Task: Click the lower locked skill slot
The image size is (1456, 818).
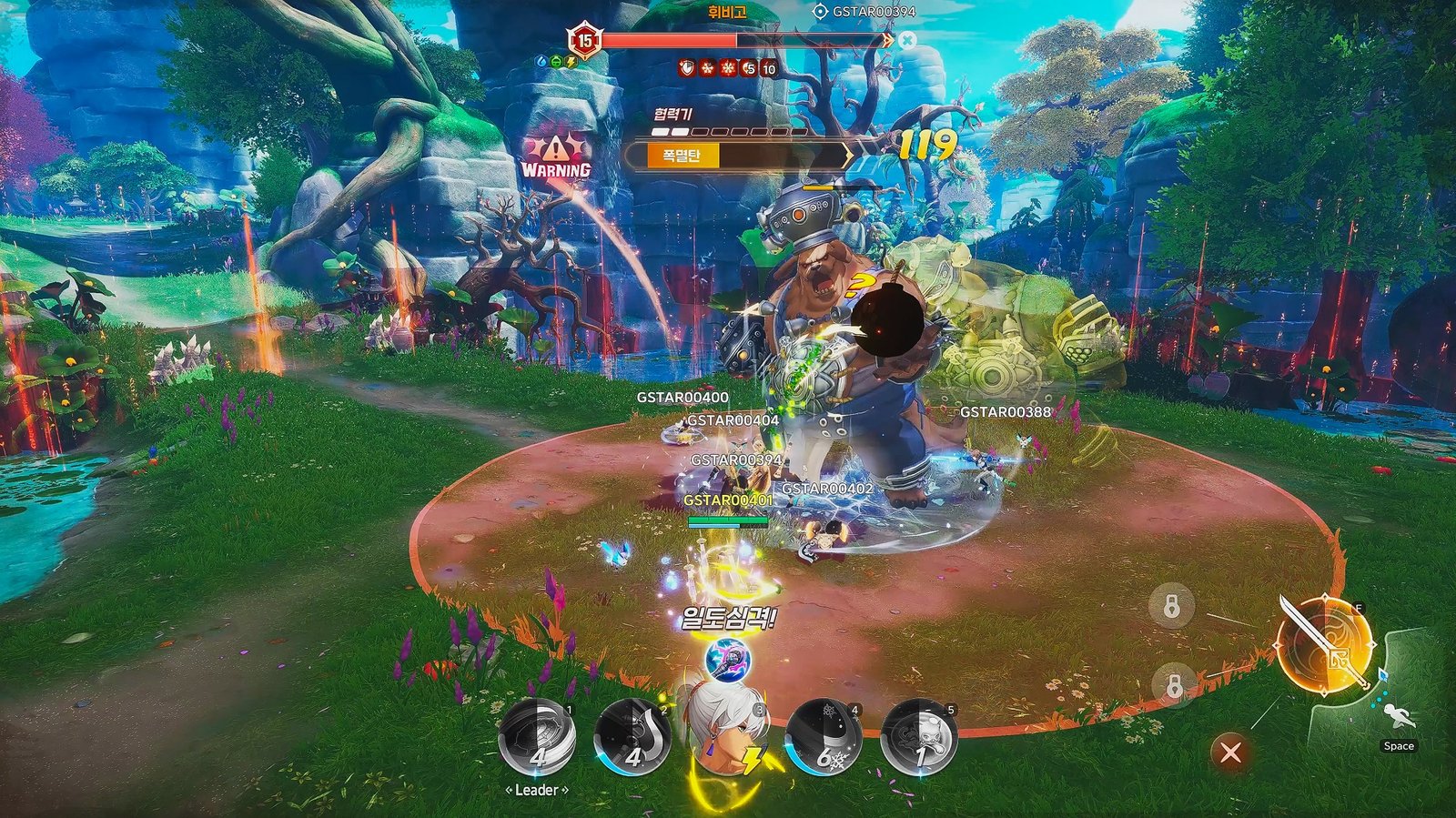Action: click(1174, 685)
